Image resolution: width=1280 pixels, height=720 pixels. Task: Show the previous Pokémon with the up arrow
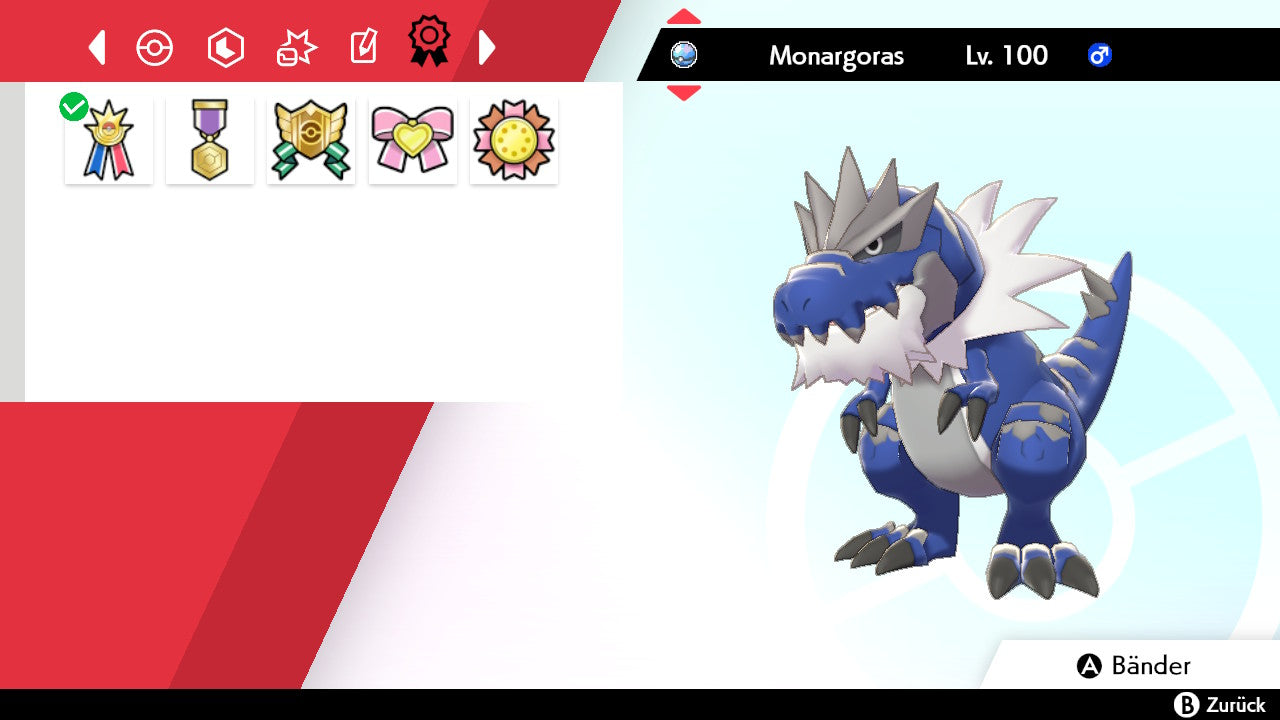click(x=684, y=17)
